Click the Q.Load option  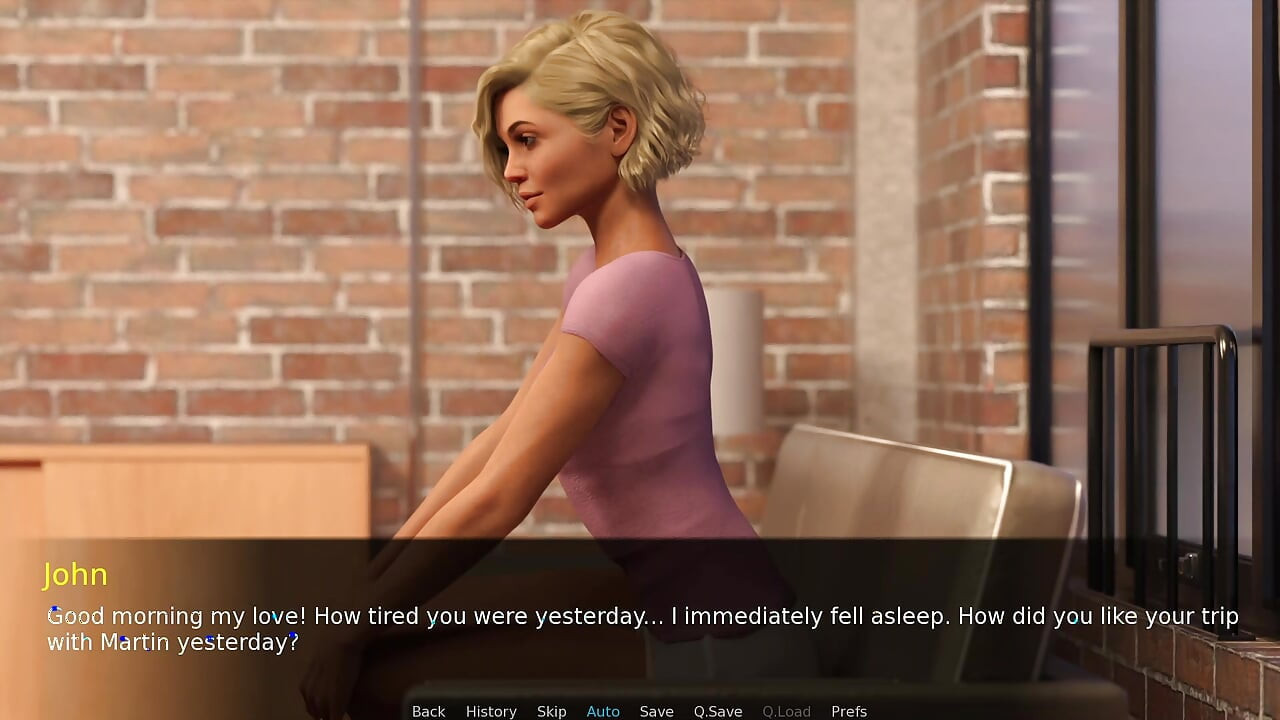click(786, 711)
